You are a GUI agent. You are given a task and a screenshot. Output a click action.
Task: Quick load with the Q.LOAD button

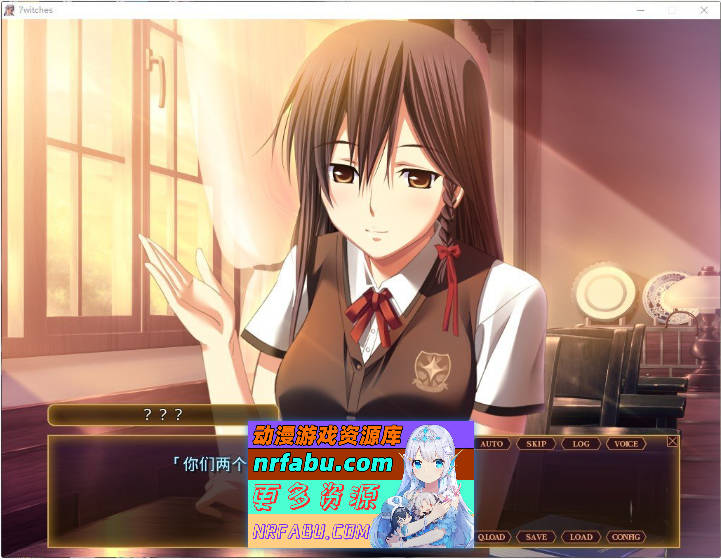(492, 537)
